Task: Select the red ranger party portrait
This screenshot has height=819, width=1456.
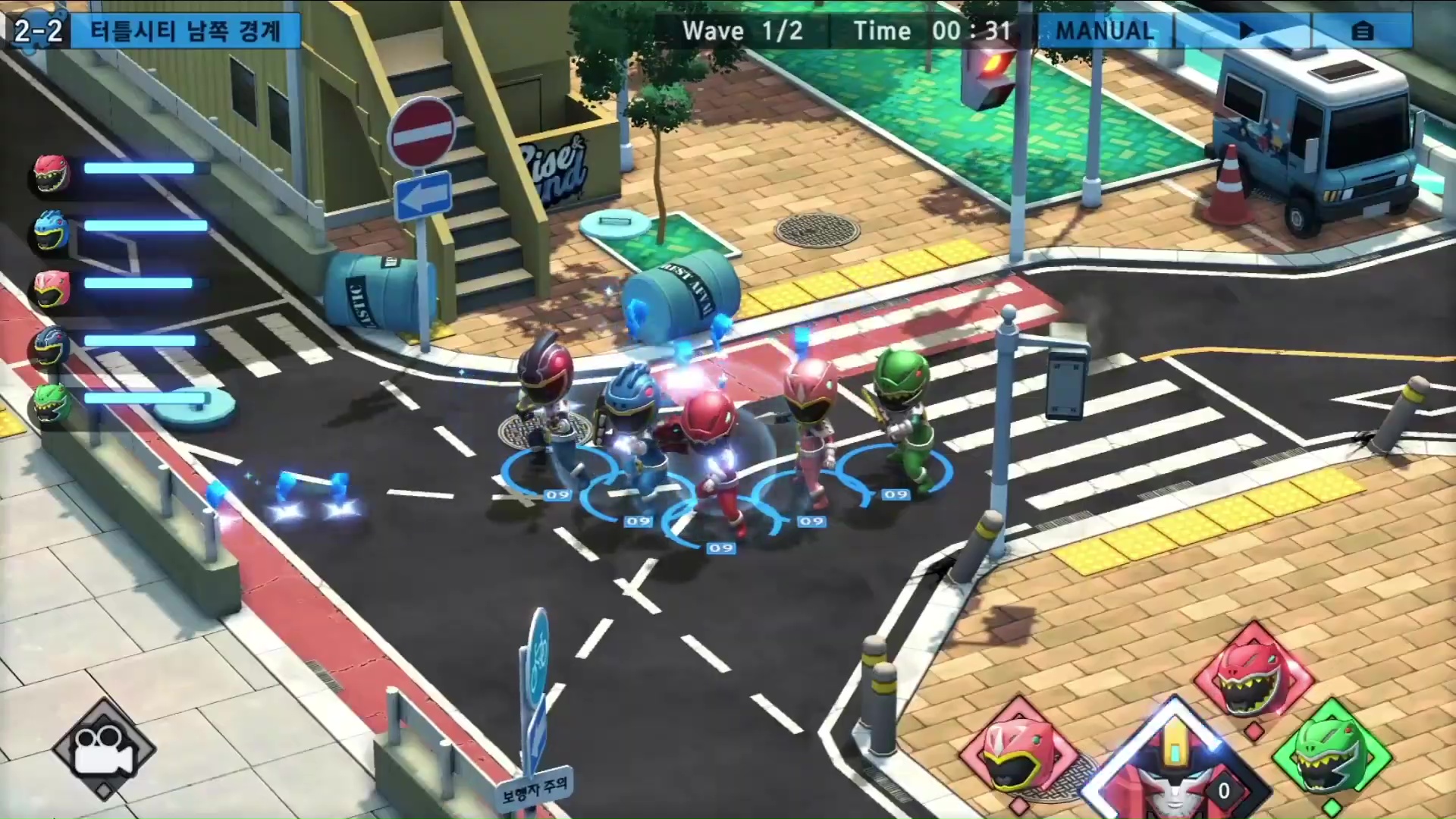Action: [x=52, y=173]
